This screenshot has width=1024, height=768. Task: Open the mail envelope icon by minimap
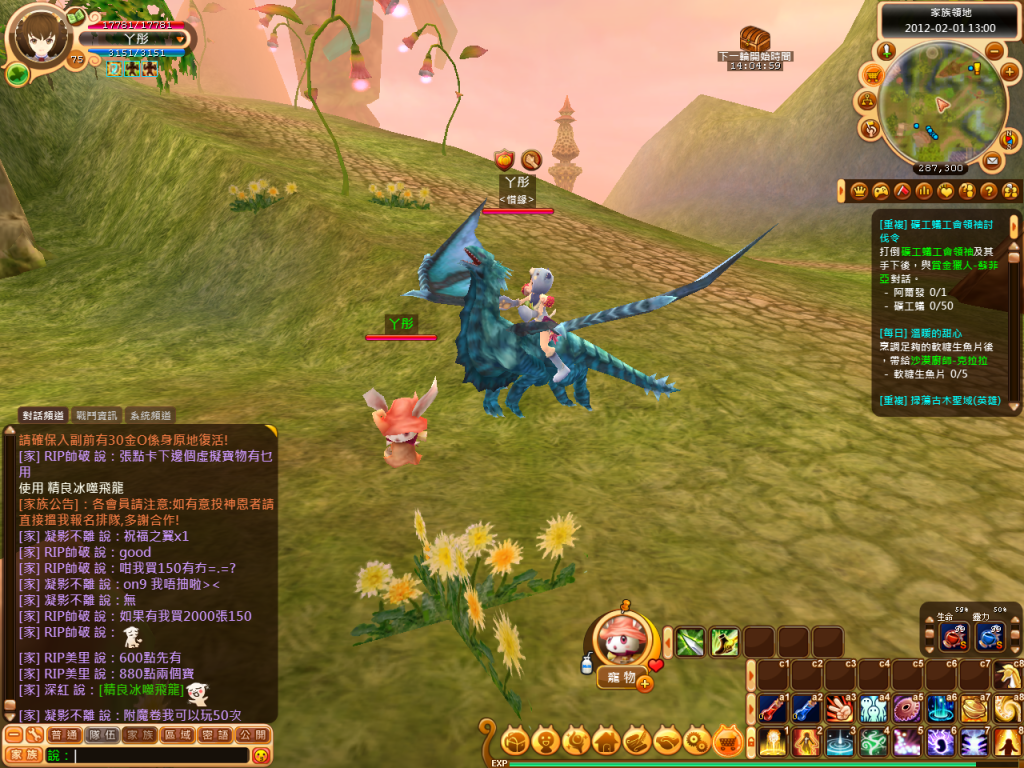click(992, 160)
